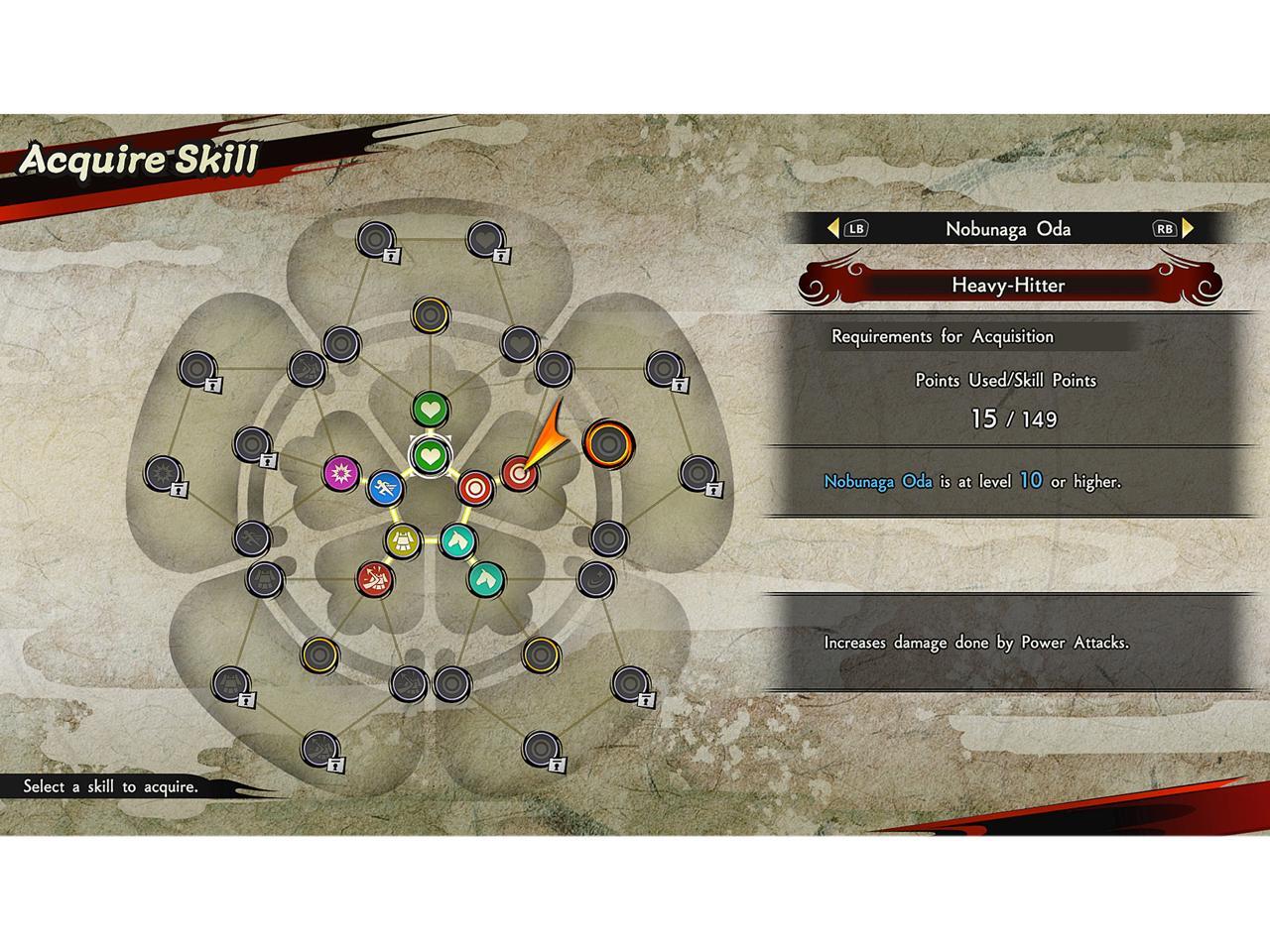Screen dimensions: 1270x952
Task: Choose the purple starburst skill node
Action: point(341,473)
